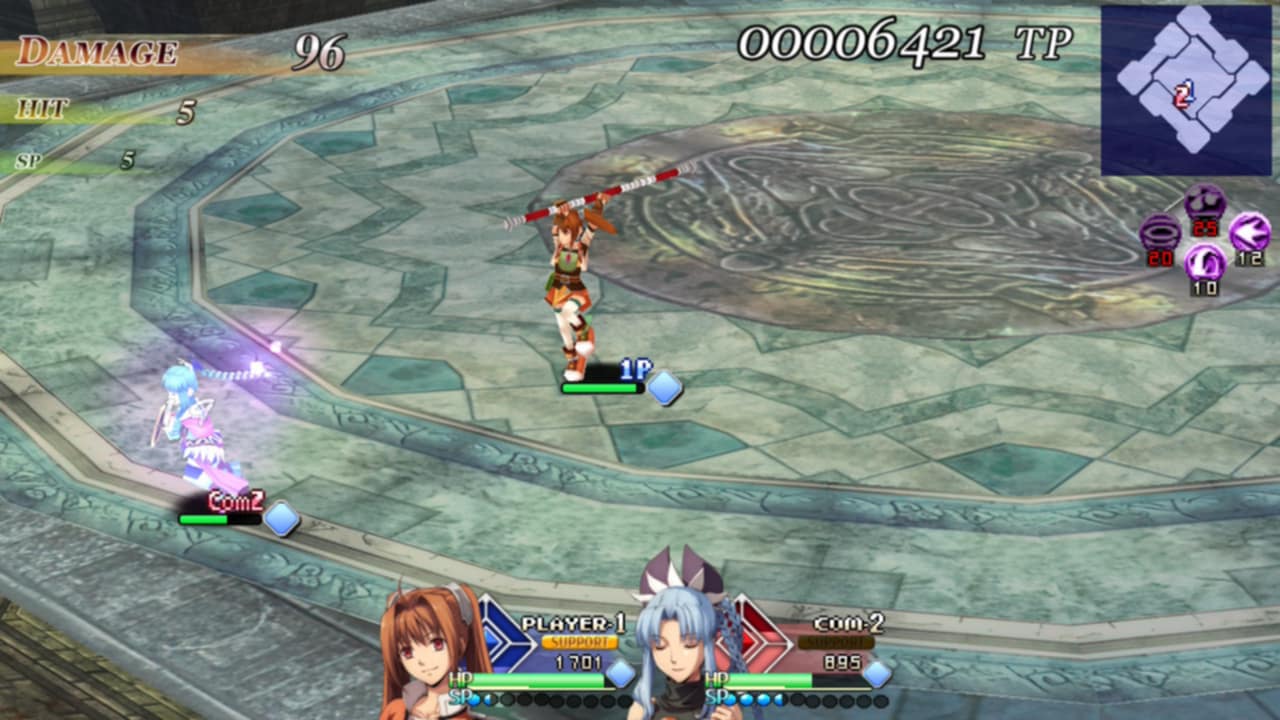
Task: Click the arena minimap
Action: (1186, 90)
